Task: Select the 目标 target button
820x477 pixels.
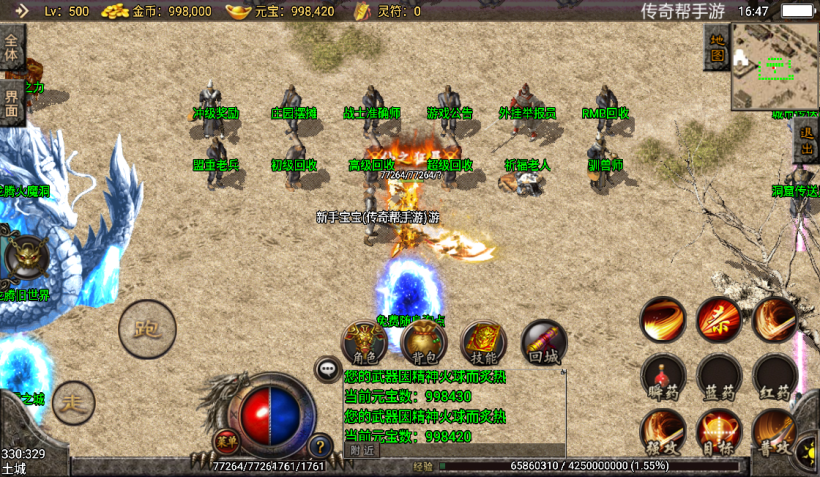Action: 719,432
